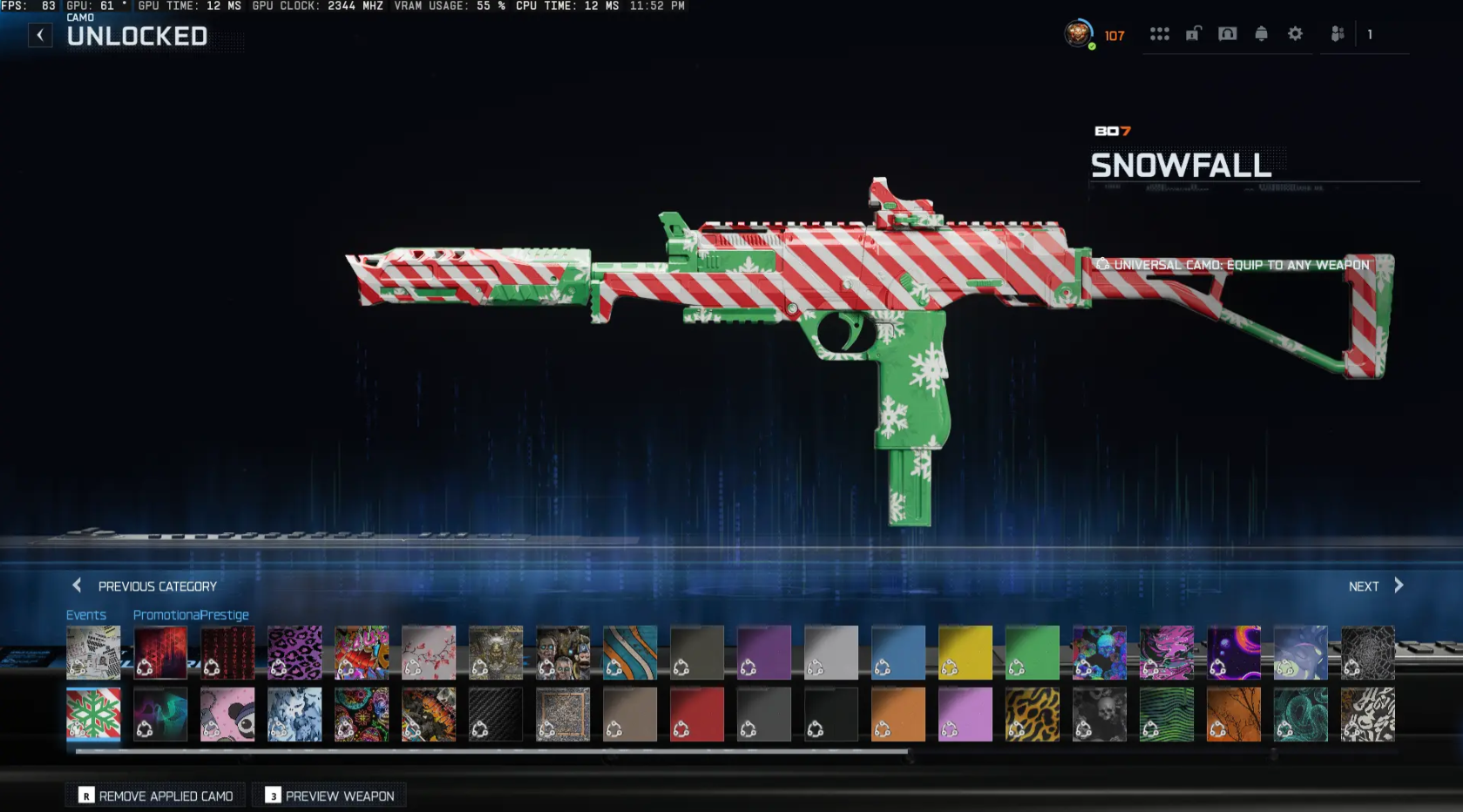The image size is (1463, 812).
Task: Open the settings gear icon
Action: (1295, 34)
